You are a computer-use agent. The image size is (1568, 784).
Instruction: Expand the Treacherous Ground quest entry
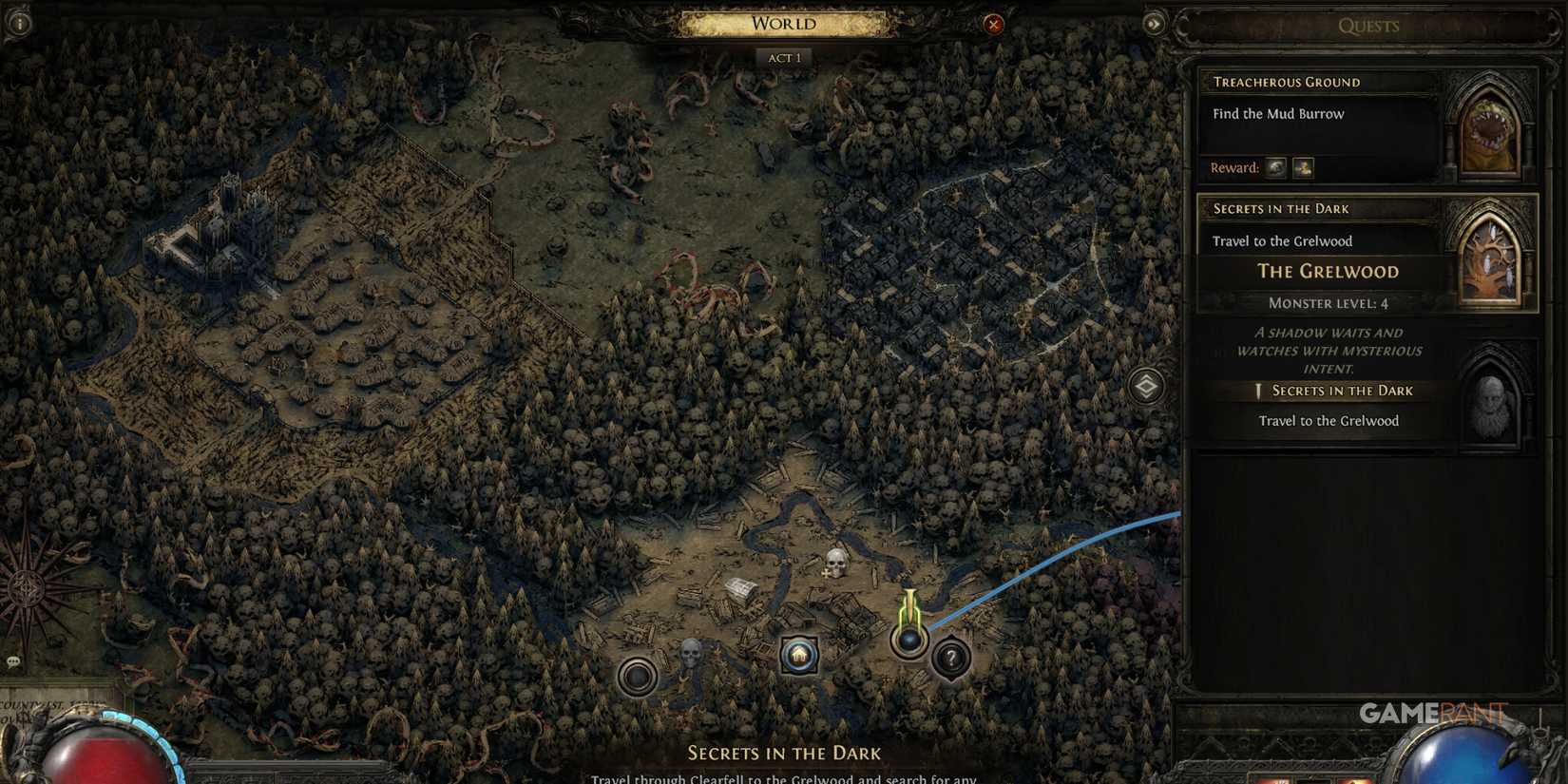[x=1289, y=82]
